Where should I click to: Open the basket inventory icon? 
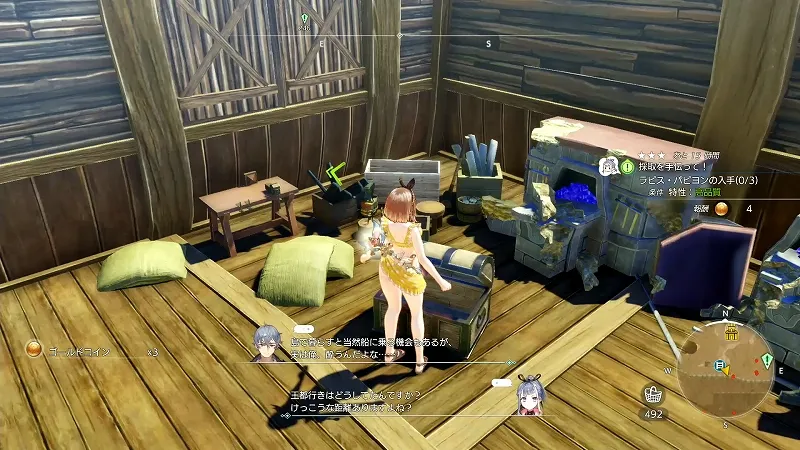point(654,394)
